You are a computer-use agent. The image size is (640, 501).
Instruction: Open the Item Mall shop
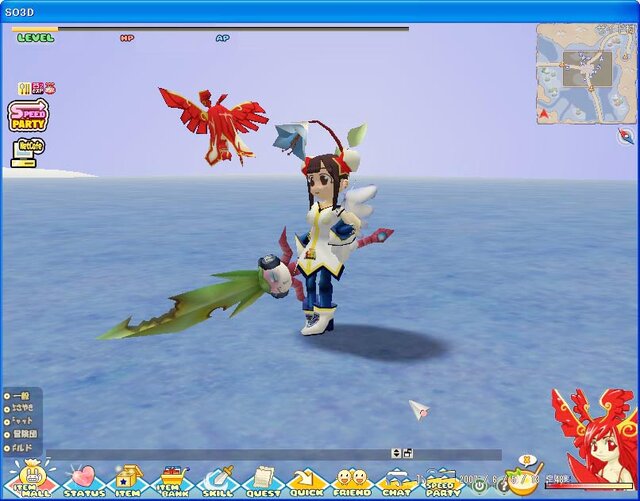(32, 480)
